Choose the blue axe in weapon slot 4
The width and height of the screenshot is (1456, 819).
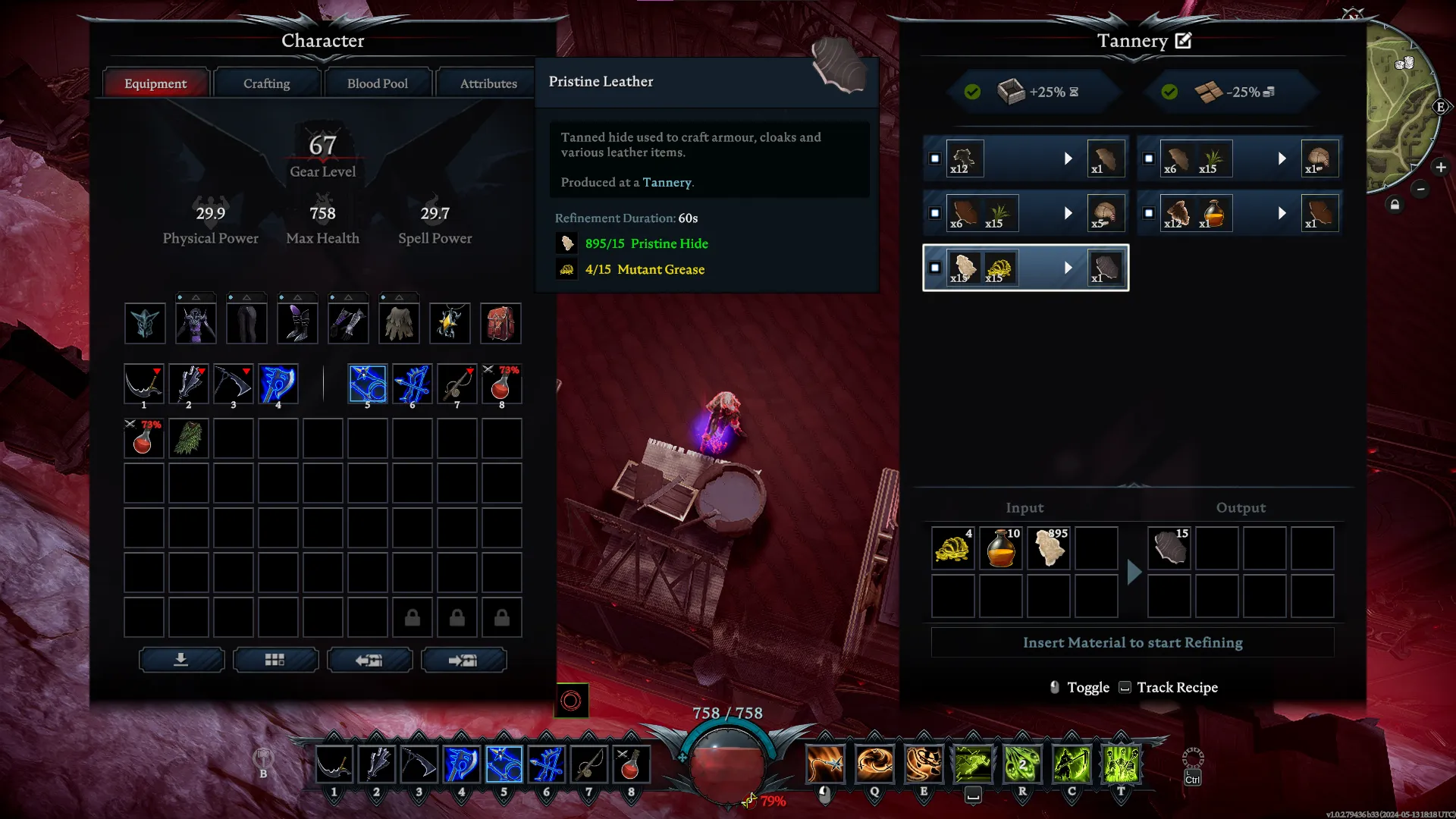click(x=278, y=384)
